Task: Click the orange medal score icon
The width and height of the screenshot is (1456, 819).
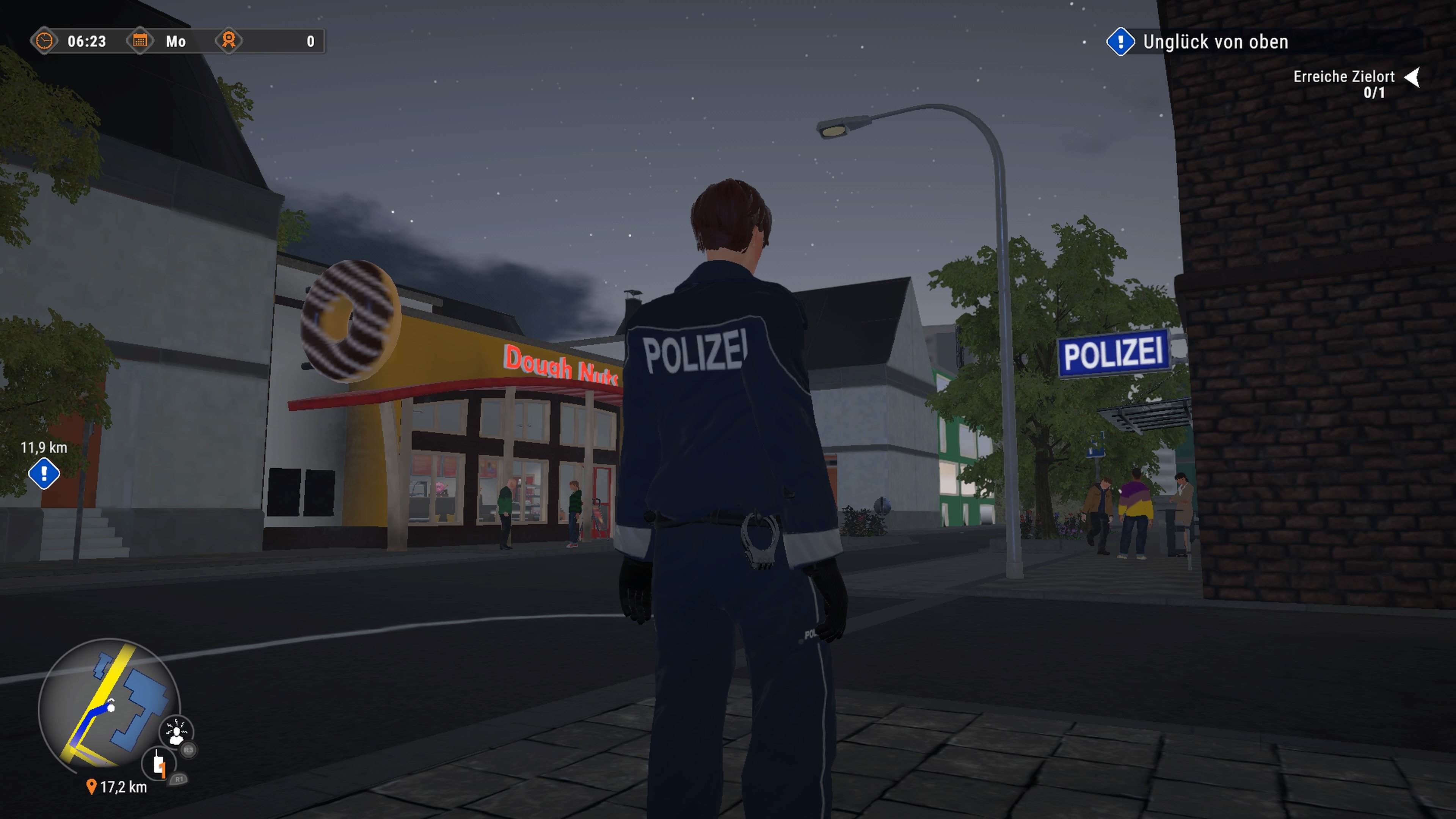Action: (x=229, y=41)
